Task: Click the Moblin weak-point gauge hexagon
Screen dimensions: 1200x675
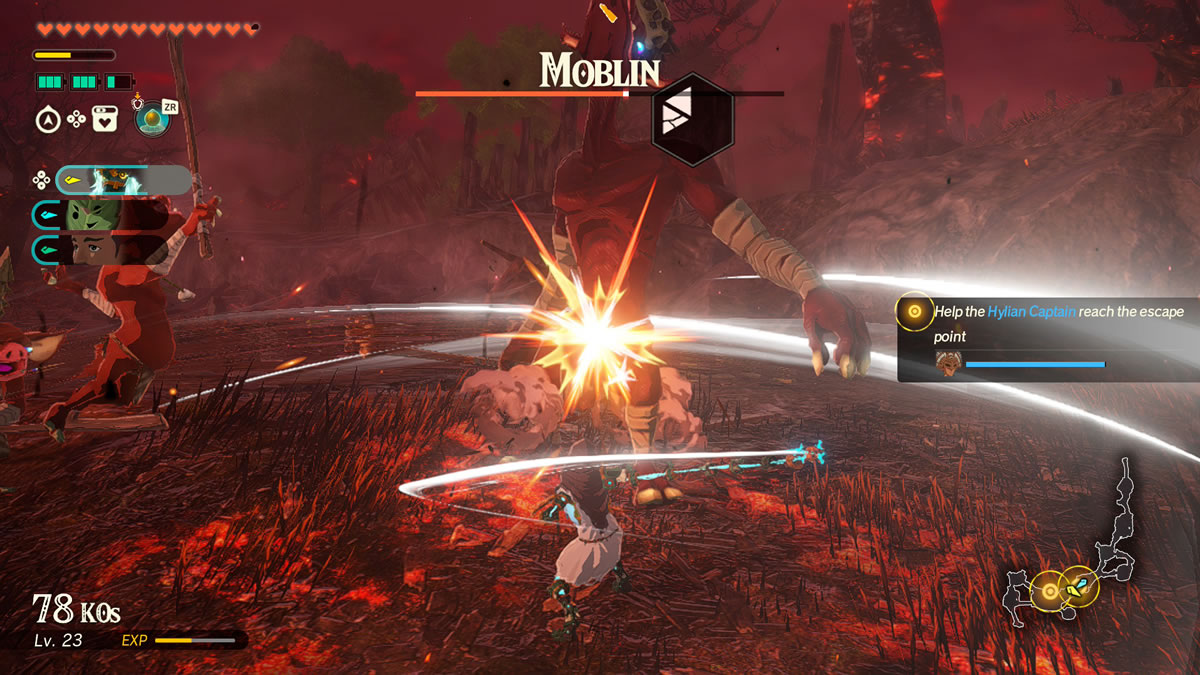Action: pyautogui.click(x=692, y=118)
